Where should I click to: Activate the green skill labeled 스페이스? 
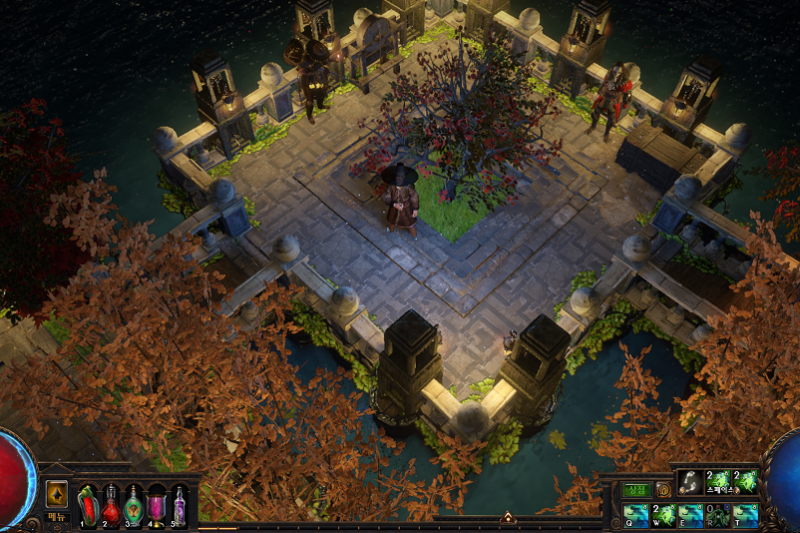[x=718, y=482]
